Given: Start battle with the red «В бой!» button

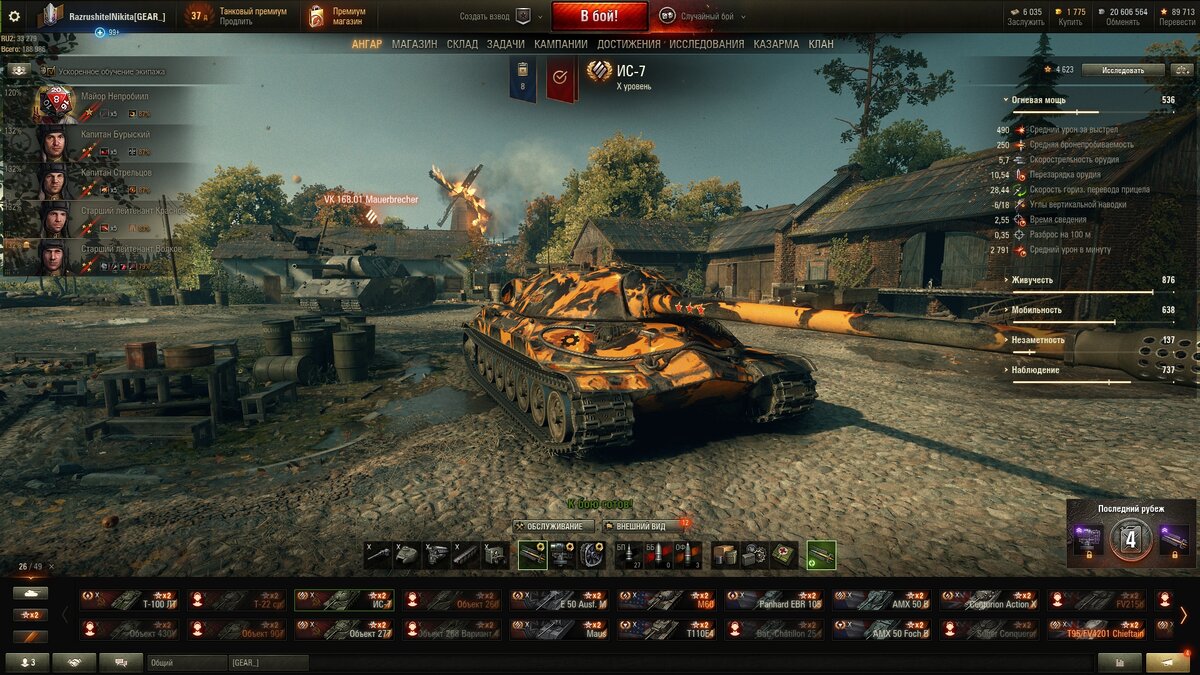Looking at the screenshot, I should coord(599,16).
